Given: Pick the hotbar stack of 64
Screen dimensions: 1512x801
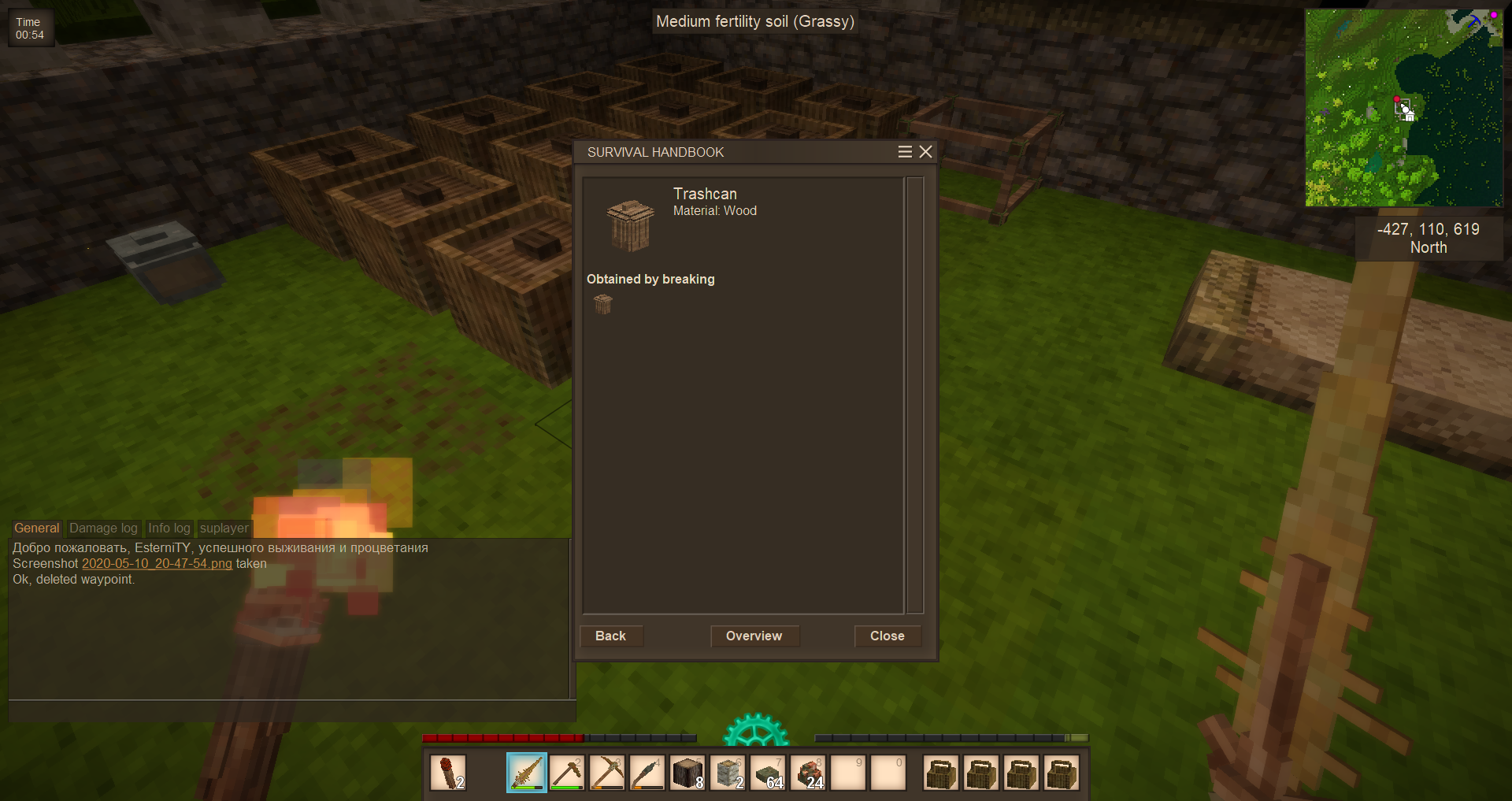Looking at the screenshot, I should click(x=768, y=773).
